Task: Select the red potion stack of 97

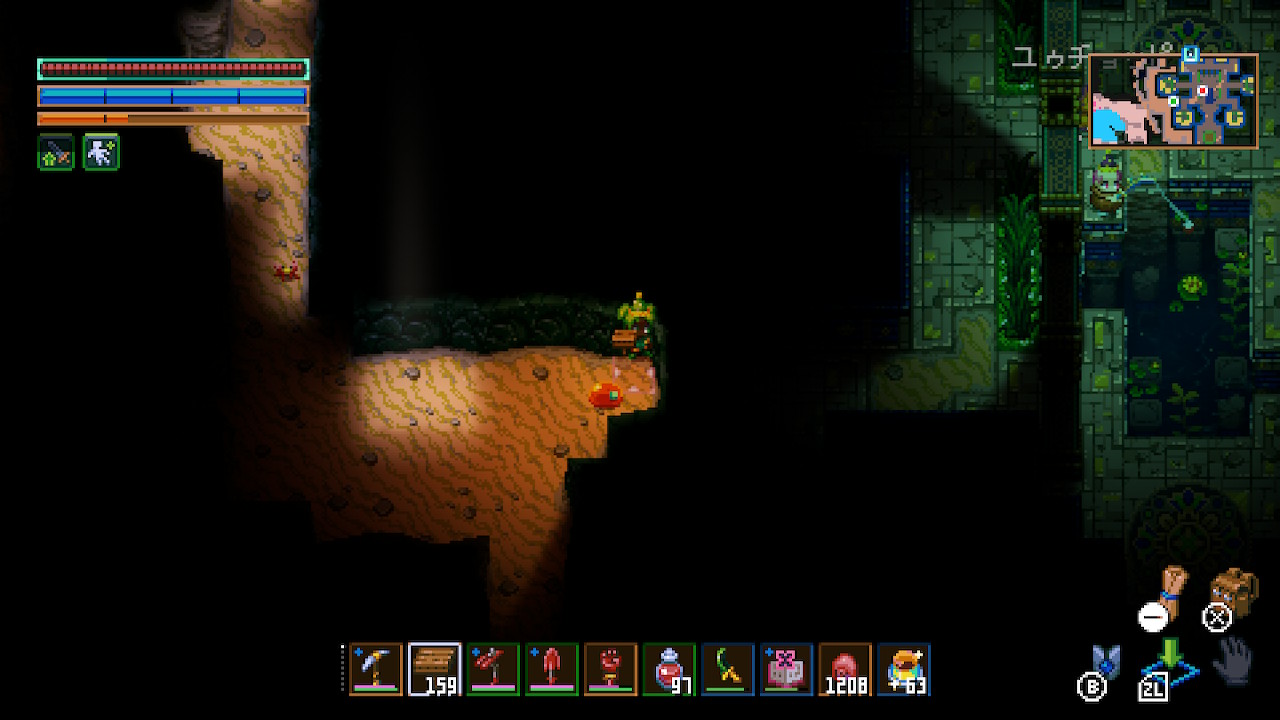Action: (x=669, y=668)
